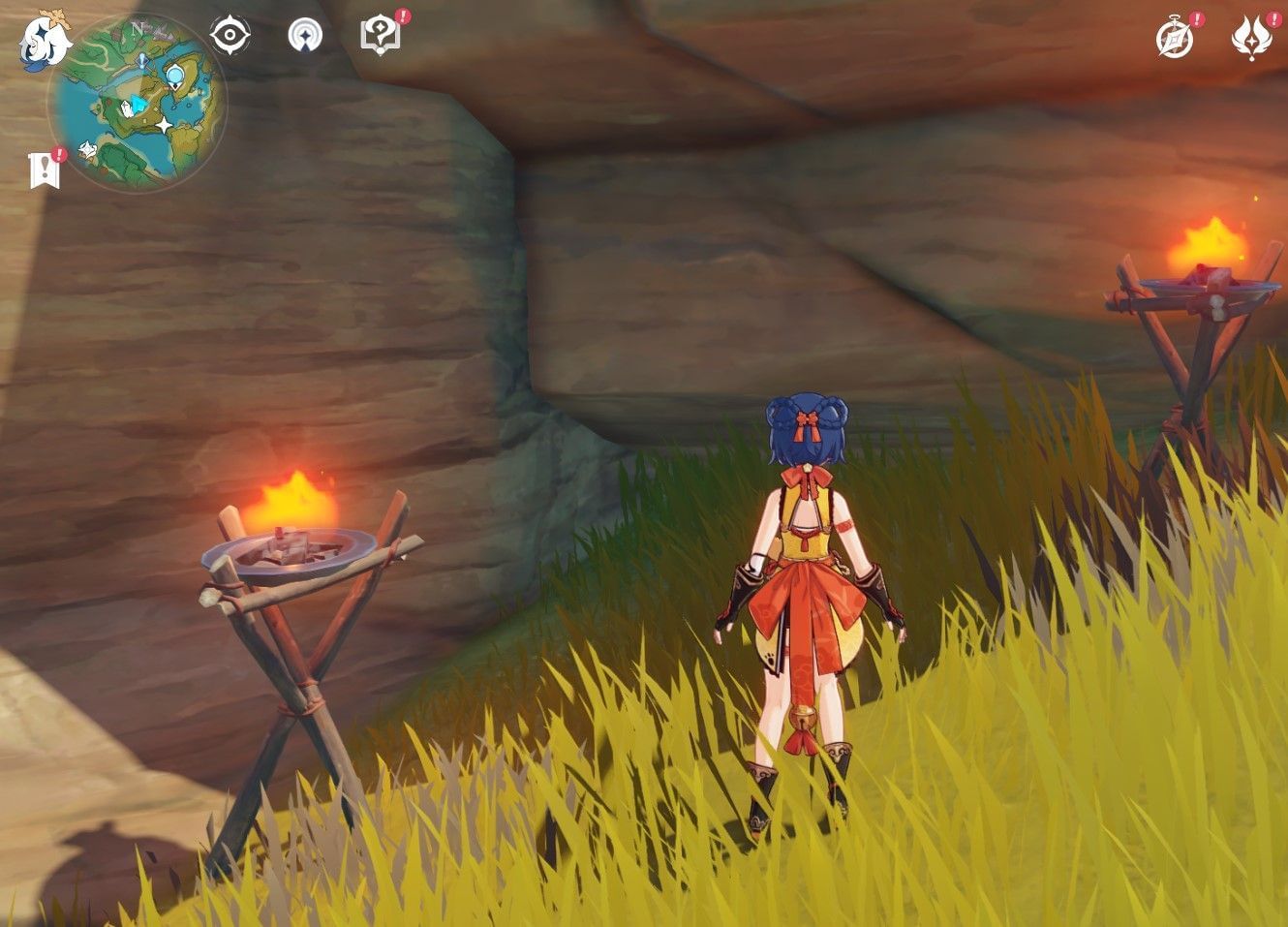
Task: Open the Battle Pass winged icon
Action: pyautogui.click(x=1250, y=38)
